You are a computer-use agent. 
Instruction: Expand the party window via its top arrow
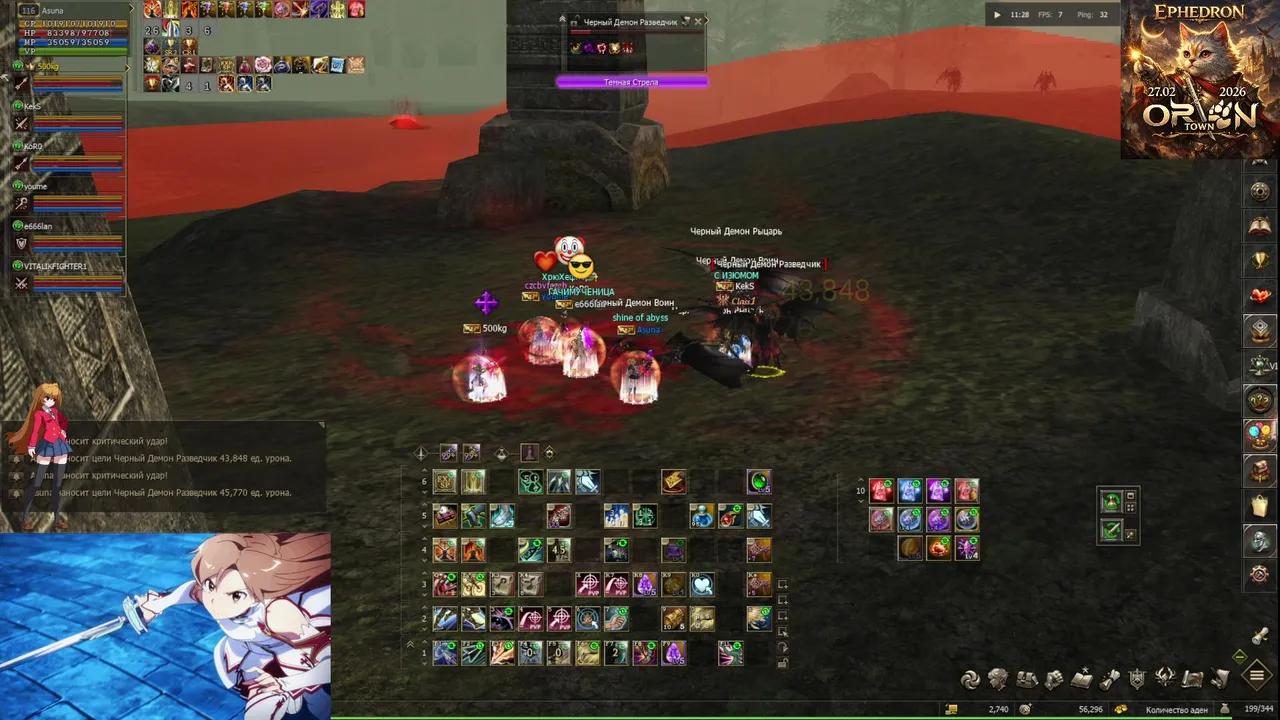tap(128, 67)
